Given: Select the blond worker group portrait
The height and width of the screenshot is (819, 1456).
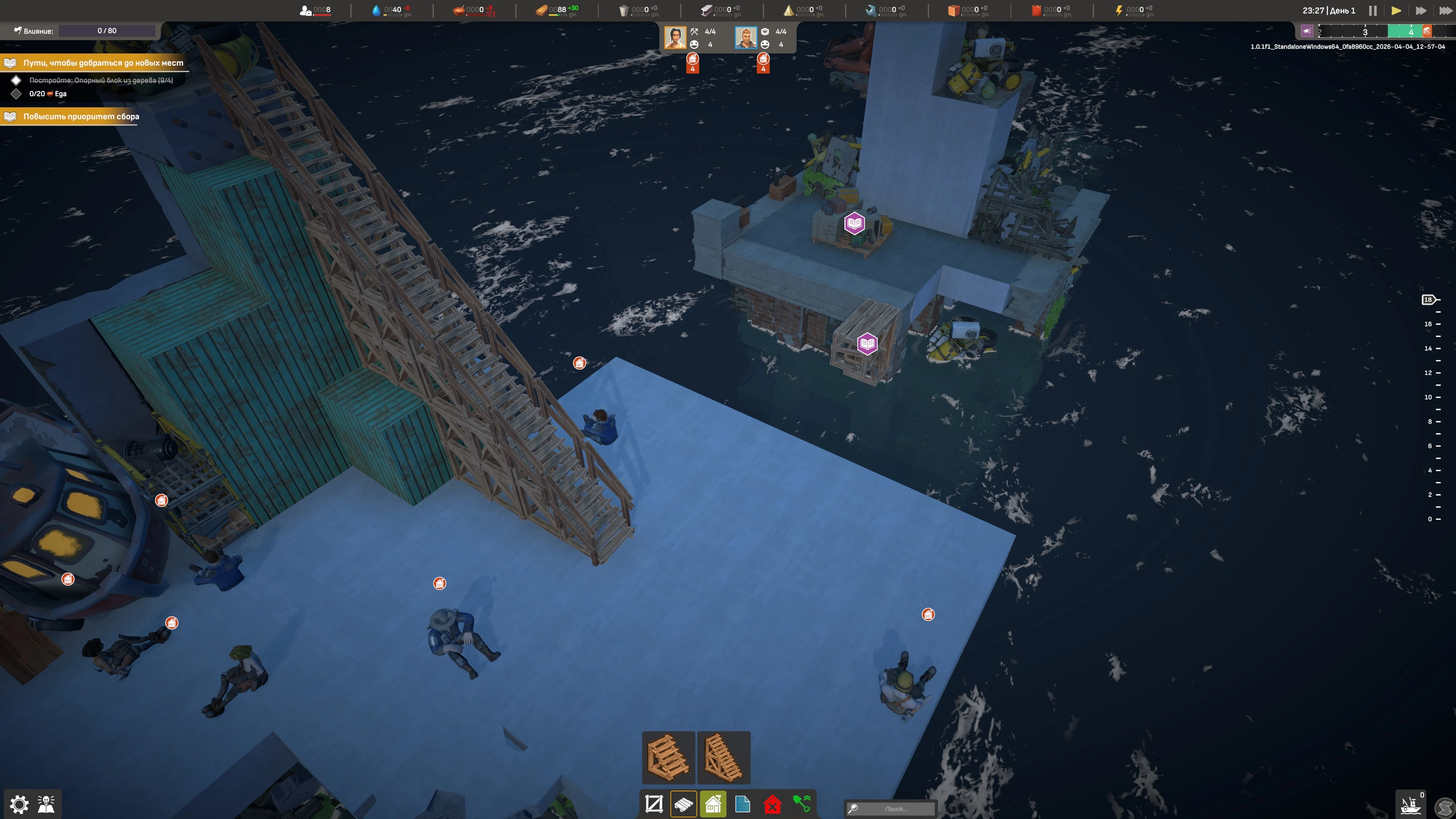Looking at the screenshot, I should [x=745, y=38].
